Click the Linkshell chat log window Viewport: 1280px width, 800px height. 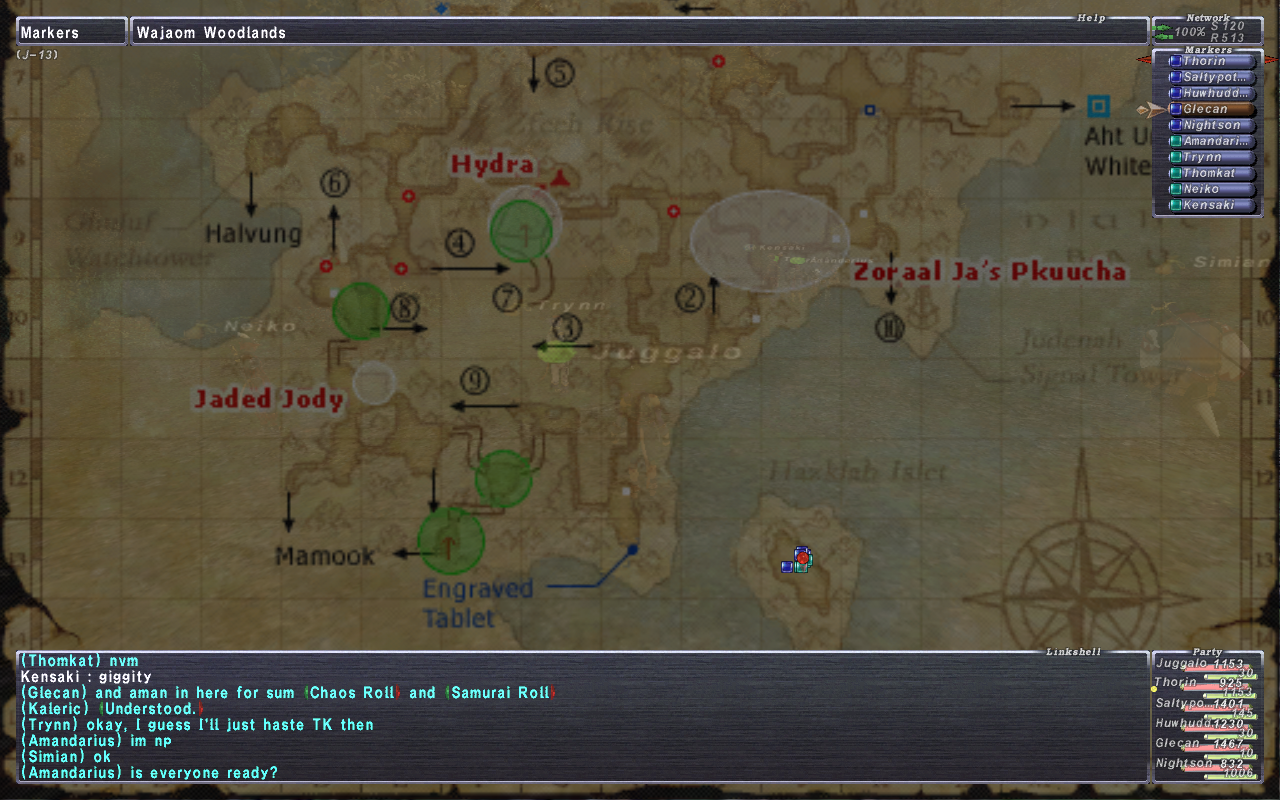(582, 716)
